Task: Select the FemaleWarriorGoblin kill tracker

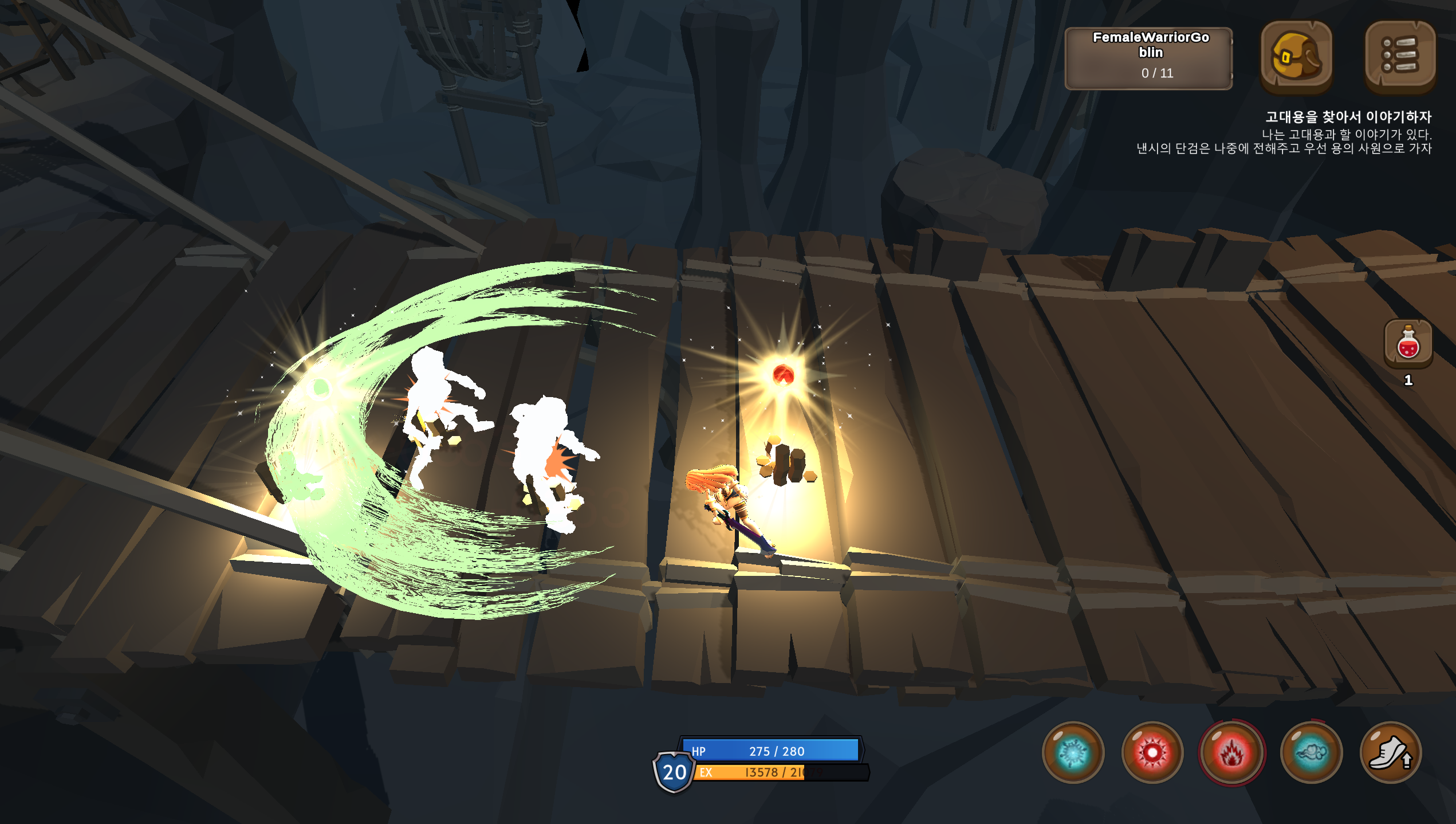Action: pyautogui.click(x=1148, y=58)
